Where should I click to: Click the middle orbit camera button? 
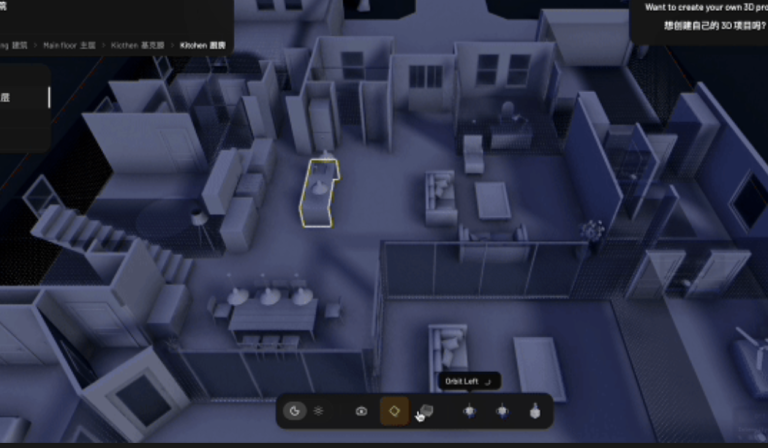pyautogui.click(x=501, y=410)
